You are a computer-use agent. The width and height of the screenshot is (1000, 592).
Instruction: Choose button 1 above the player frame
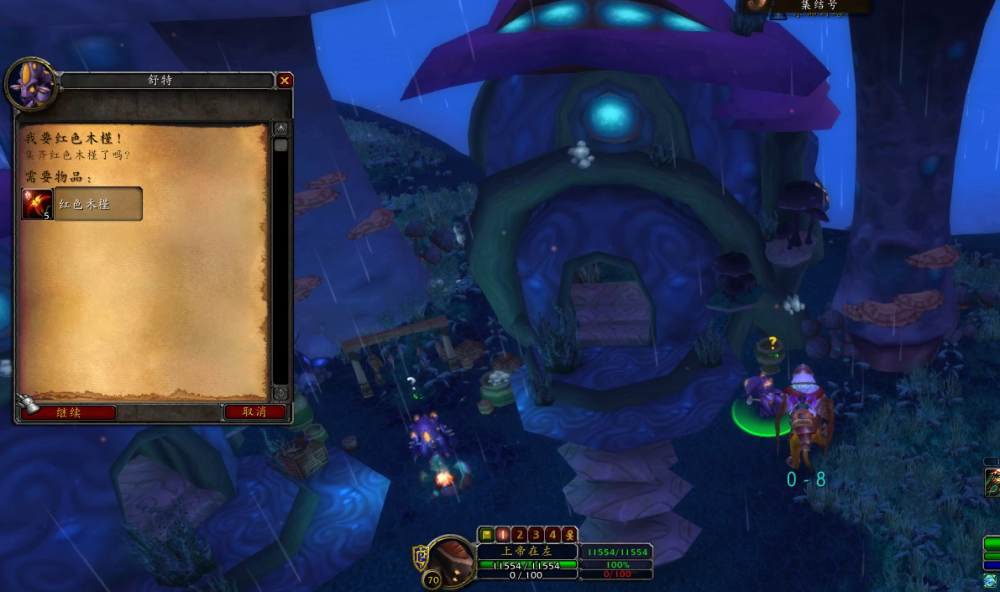503,534
